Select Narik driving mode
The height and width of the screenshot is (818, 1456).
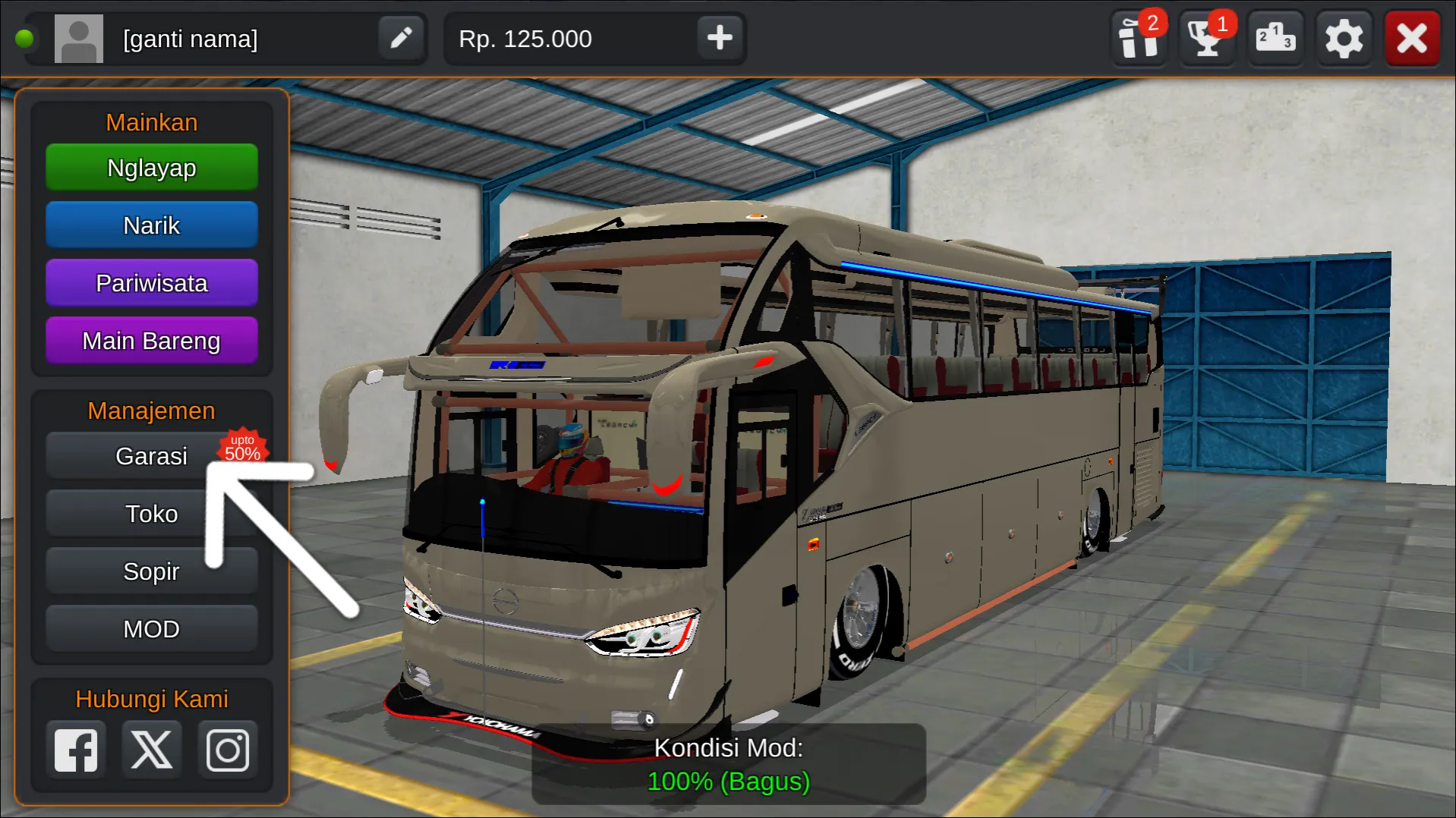[151, 225]
